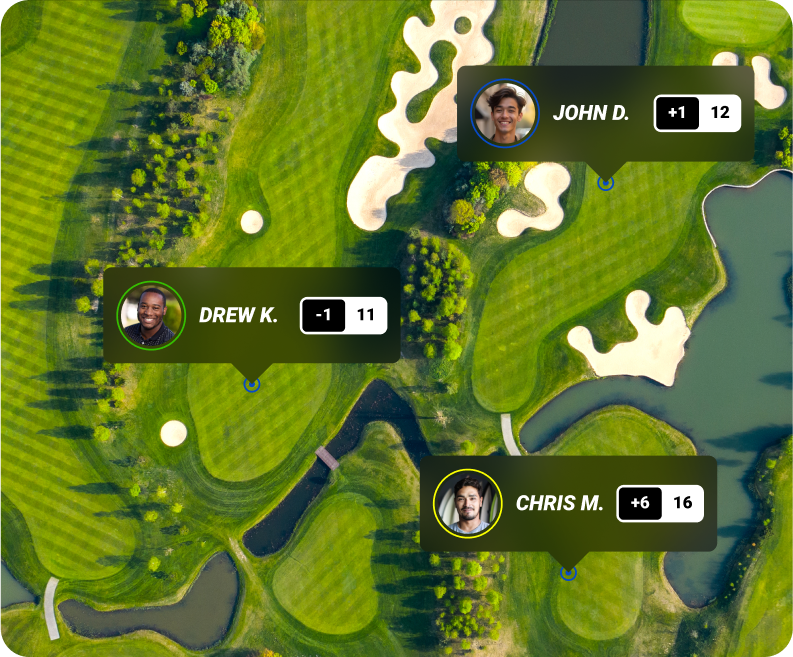This screenshot has height=657, width=793.
Task: Select John D.'s location marker on map
Action: tap(605, 183)
